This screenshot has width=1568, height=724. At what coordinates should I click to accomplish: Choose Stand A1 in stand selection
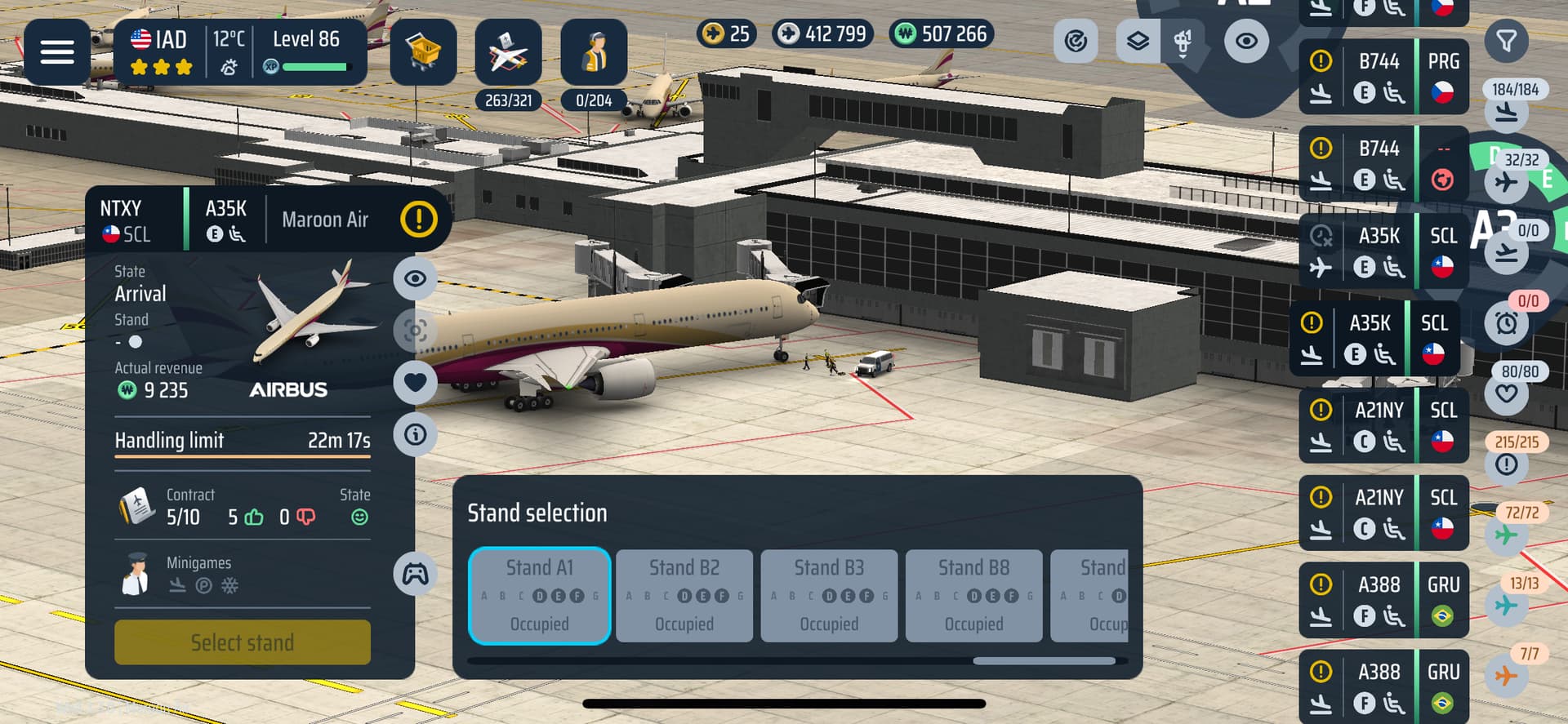pos(539,596)
